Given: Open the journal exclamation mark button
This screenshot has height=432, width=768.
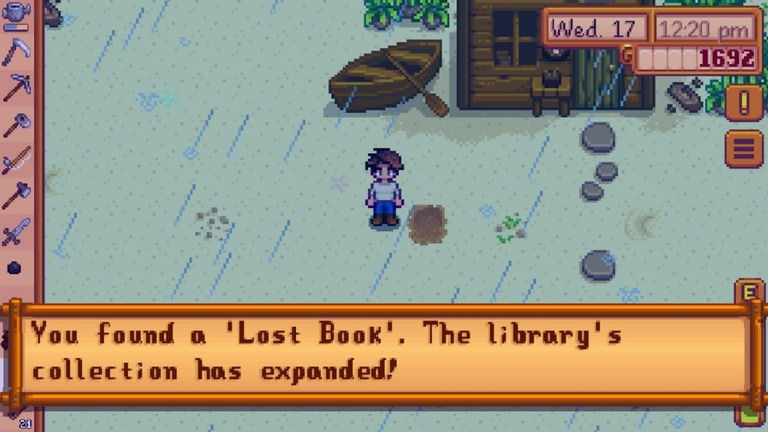Looking at the screenshot, I should (x=744, y=102).
